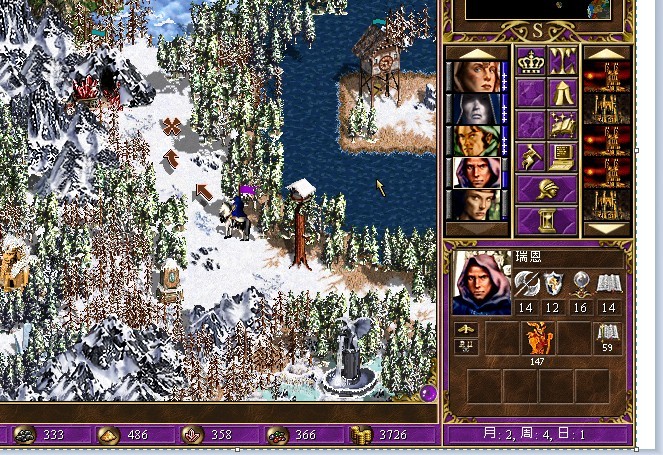The height and width of the screenshot is (455, 663).
Task: Select the bottom hero portrait in list
Action: click(475, 205)
